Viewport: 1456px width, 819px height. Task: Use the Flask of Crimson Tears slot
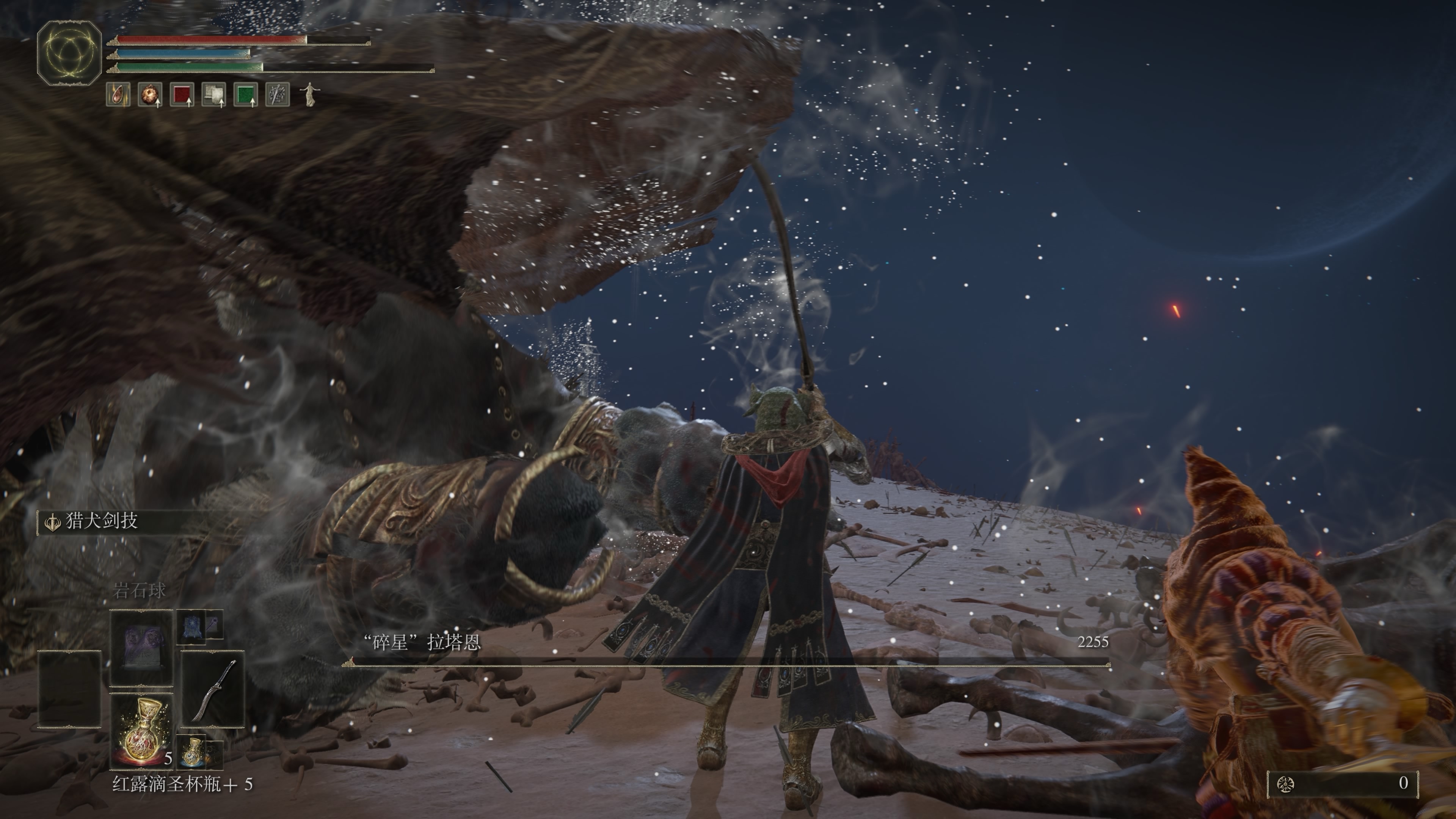pyautogui.click(x=141, y=731)
